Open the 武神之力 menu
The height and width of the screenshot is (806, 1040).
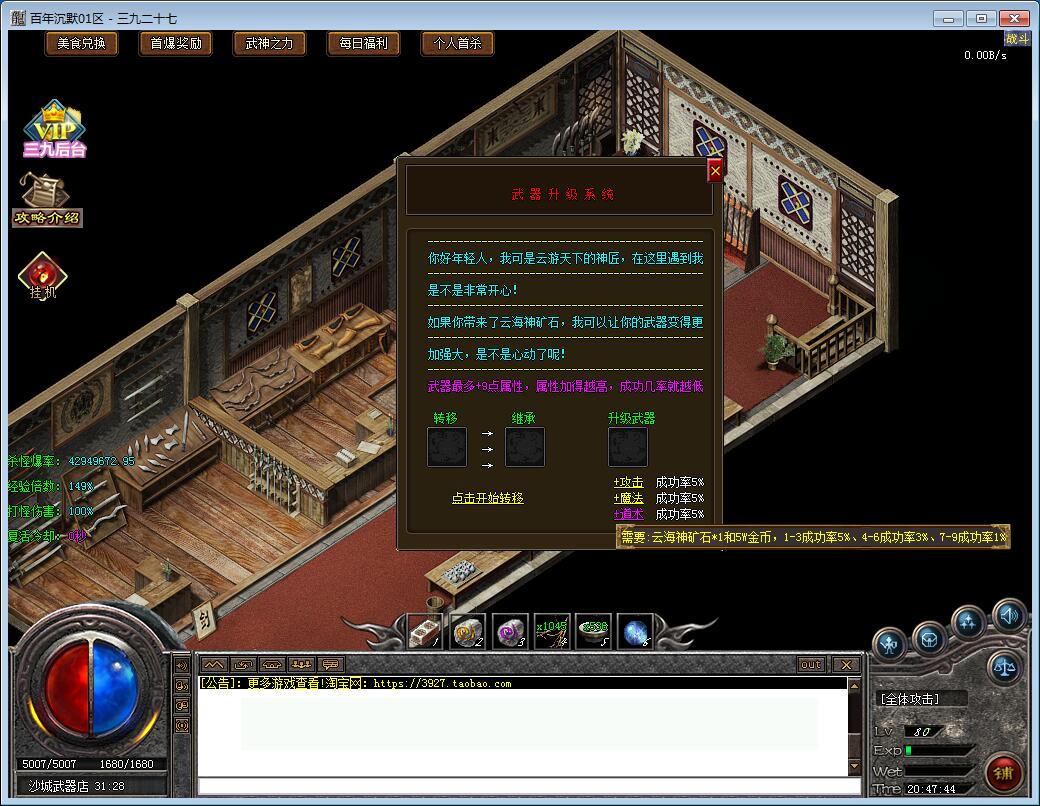pos(269,43)
